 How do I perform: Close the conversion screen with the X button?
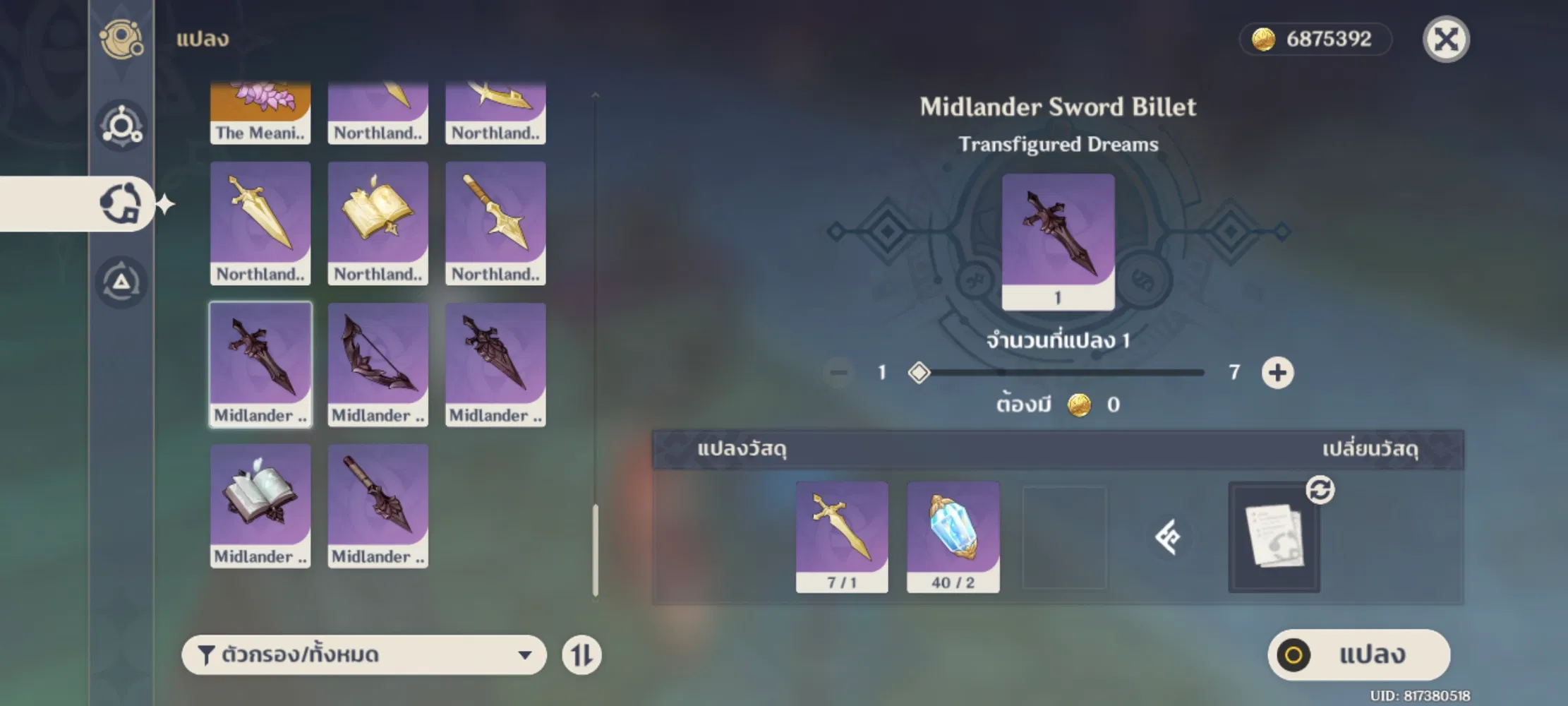[1446, 40]
